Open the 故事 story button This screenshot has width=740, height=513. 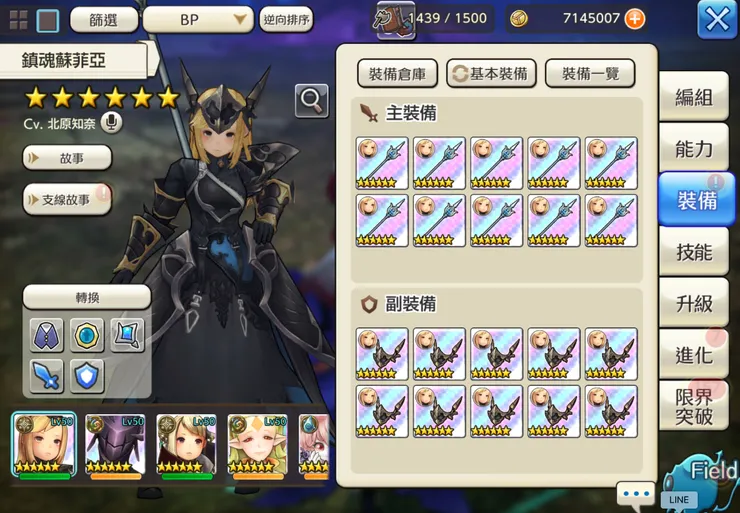point(67,158)
